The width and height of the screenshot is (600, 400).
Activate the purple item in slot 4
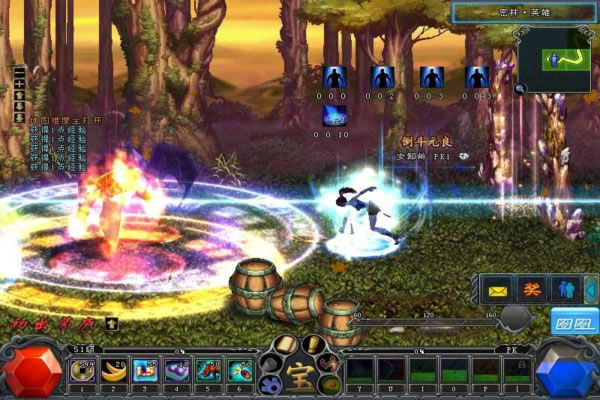click(x=178, y=372)
